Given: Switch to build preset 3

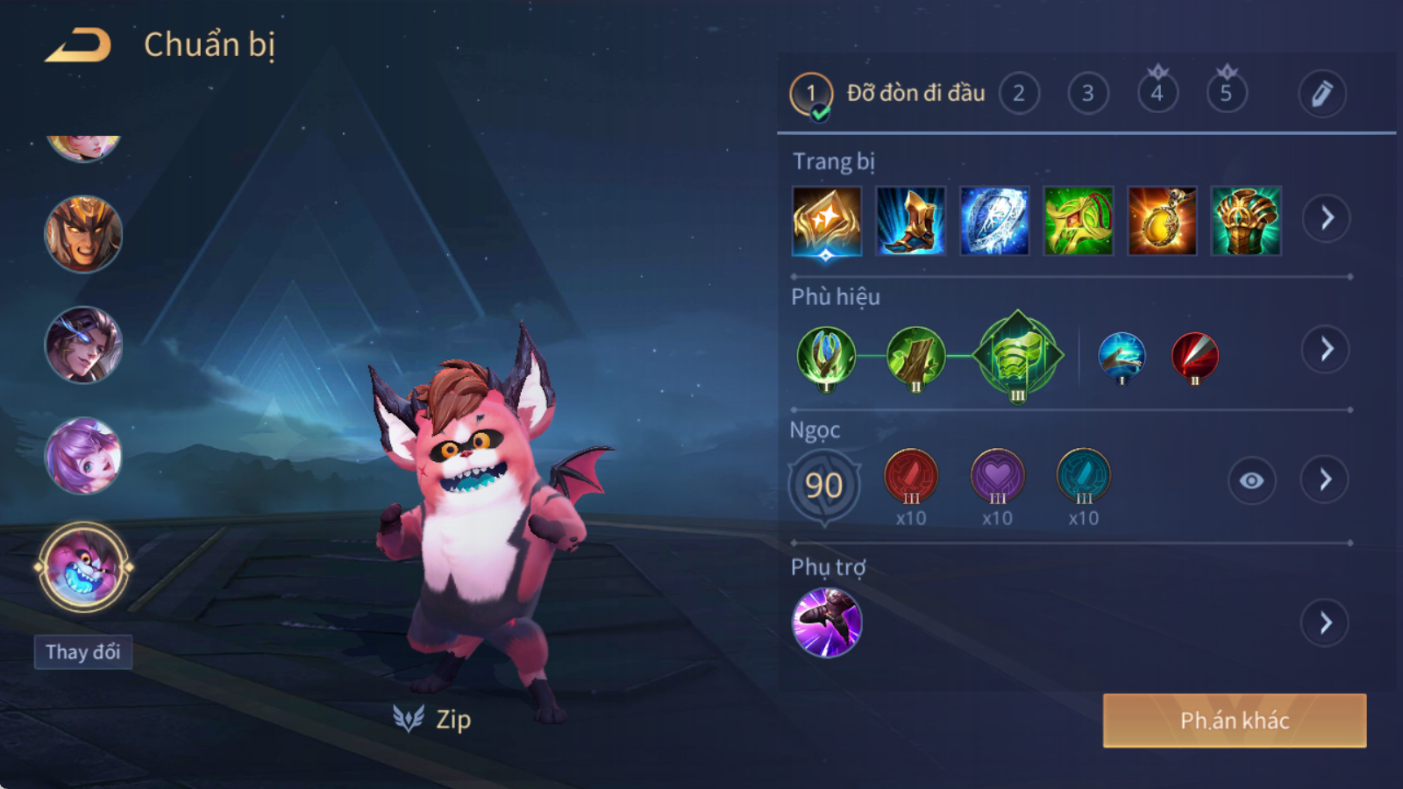Looking at the screenshot, I should click(1088, 94).
